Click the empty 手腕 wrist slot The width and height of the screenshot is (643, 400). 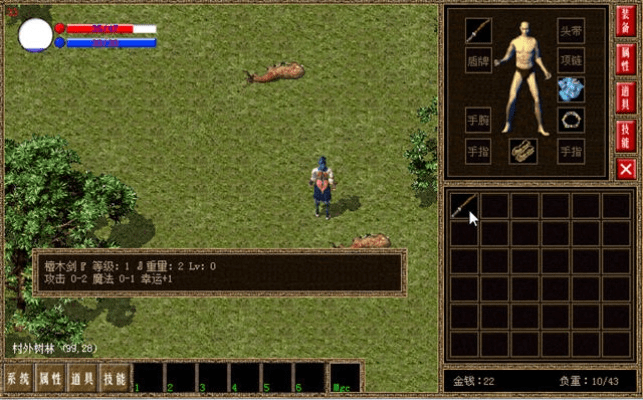pyautogui.click(x=478, y=121)
